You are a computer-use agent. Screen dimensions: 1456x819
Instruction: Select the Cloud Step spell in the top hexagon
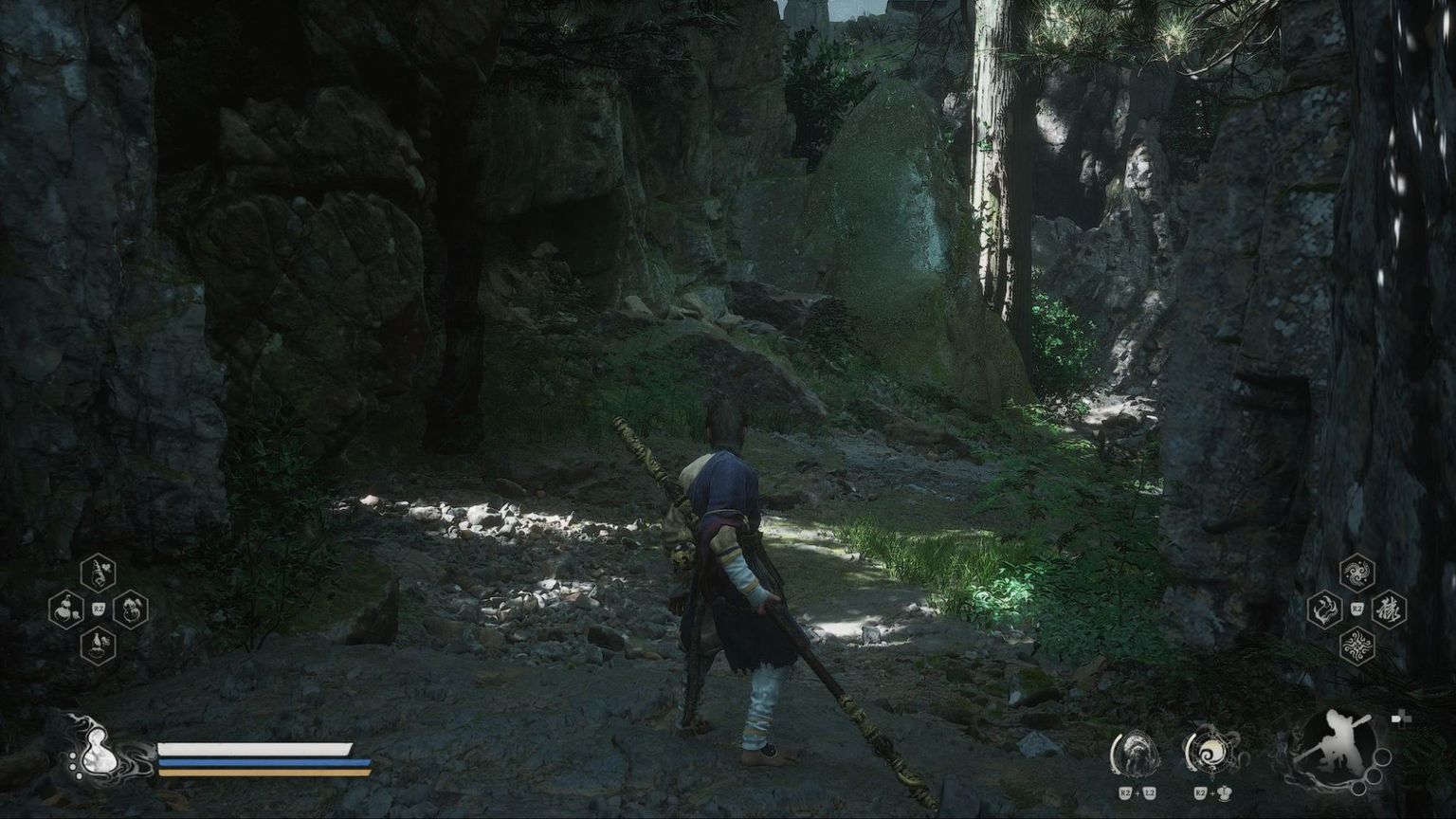point(1356,573)
